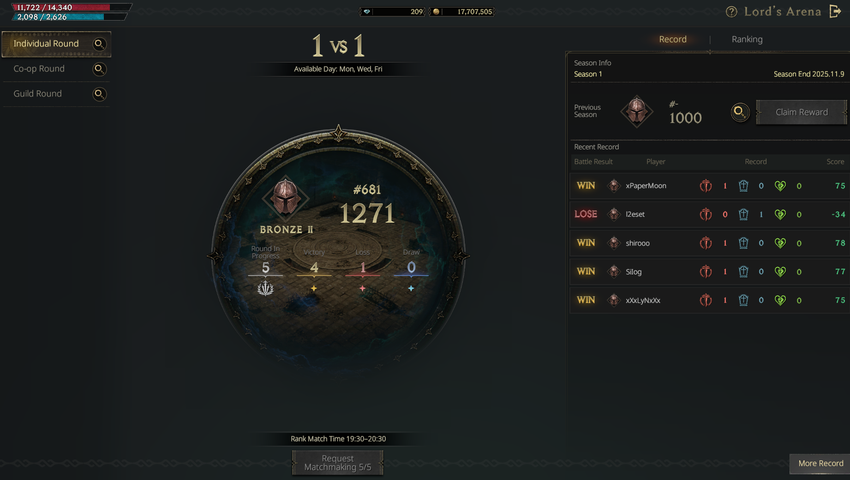Click the magnifier beside Individual Round
Image resolution: width=850 pixels, height=480 pixels.
click(99, 44)
